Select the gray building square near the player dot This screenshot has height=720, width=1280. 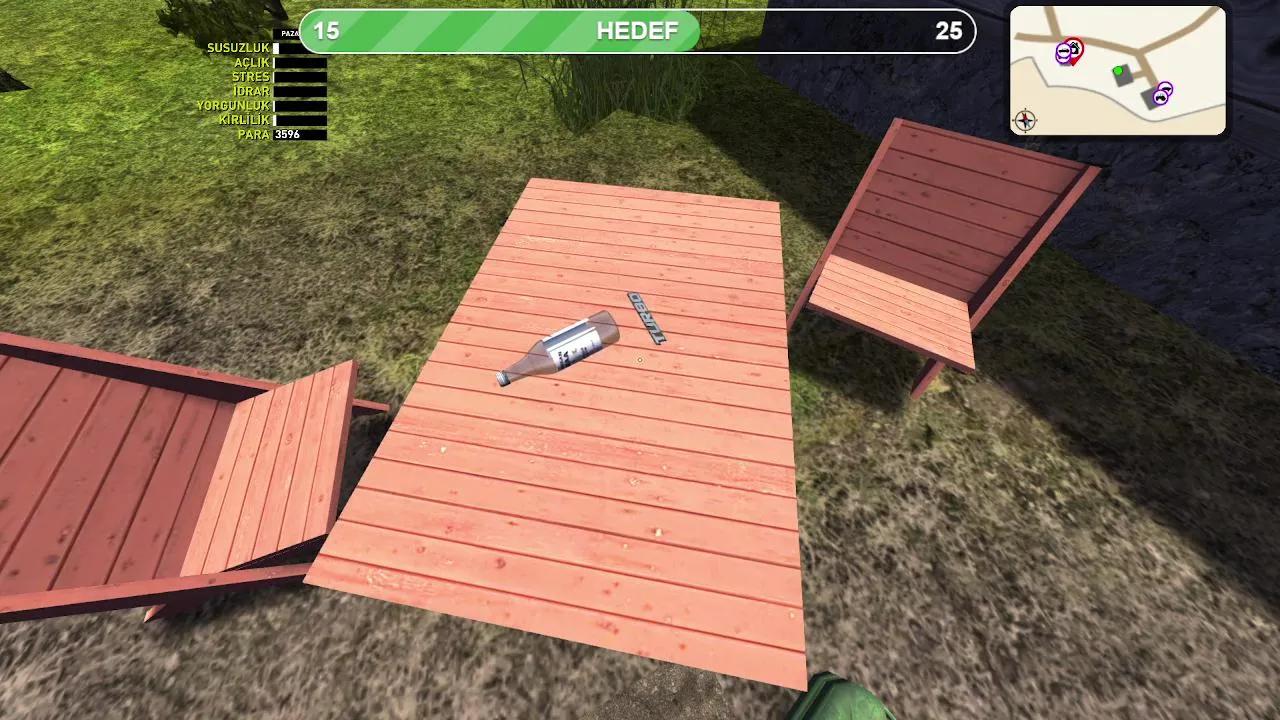1124,75
